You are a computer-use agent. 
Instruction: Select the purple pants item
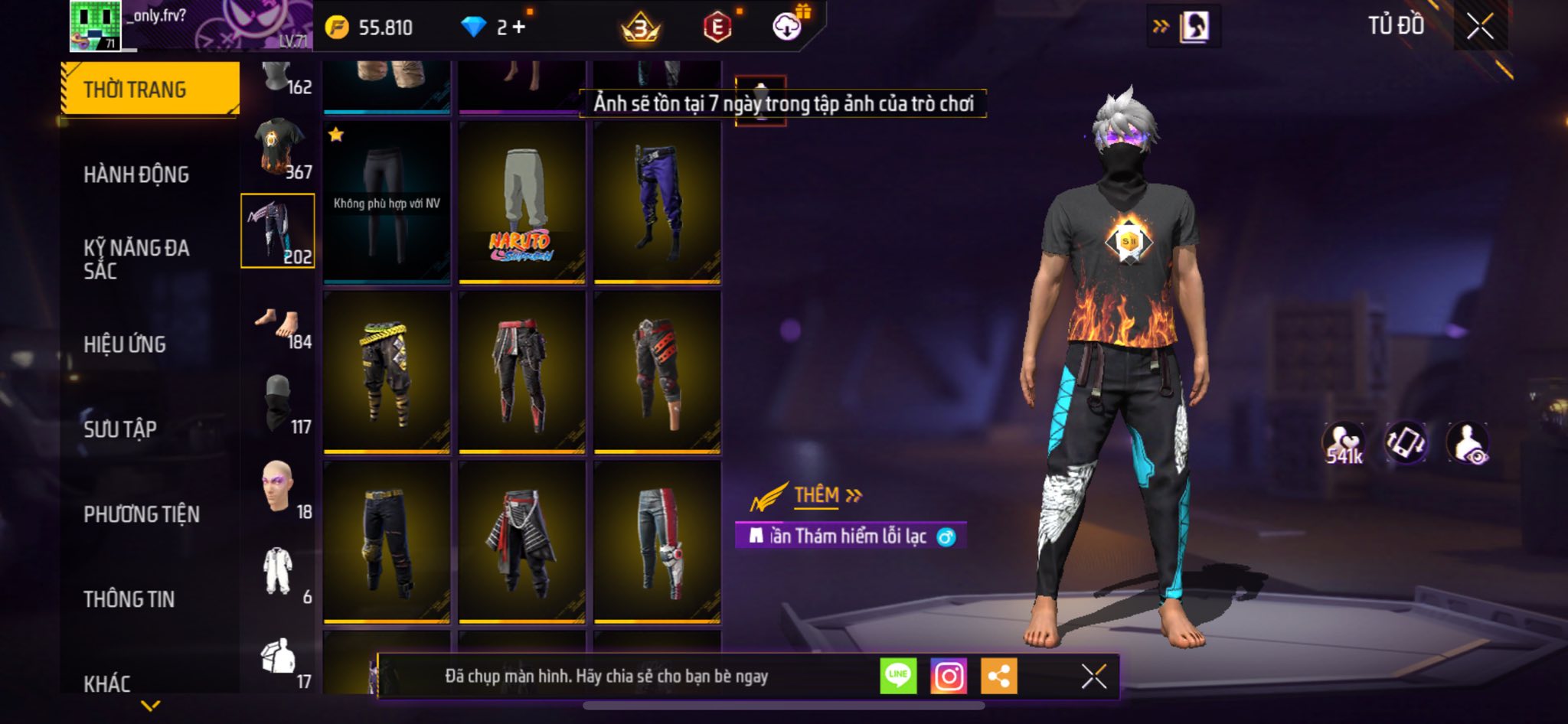tap(657, 202)
